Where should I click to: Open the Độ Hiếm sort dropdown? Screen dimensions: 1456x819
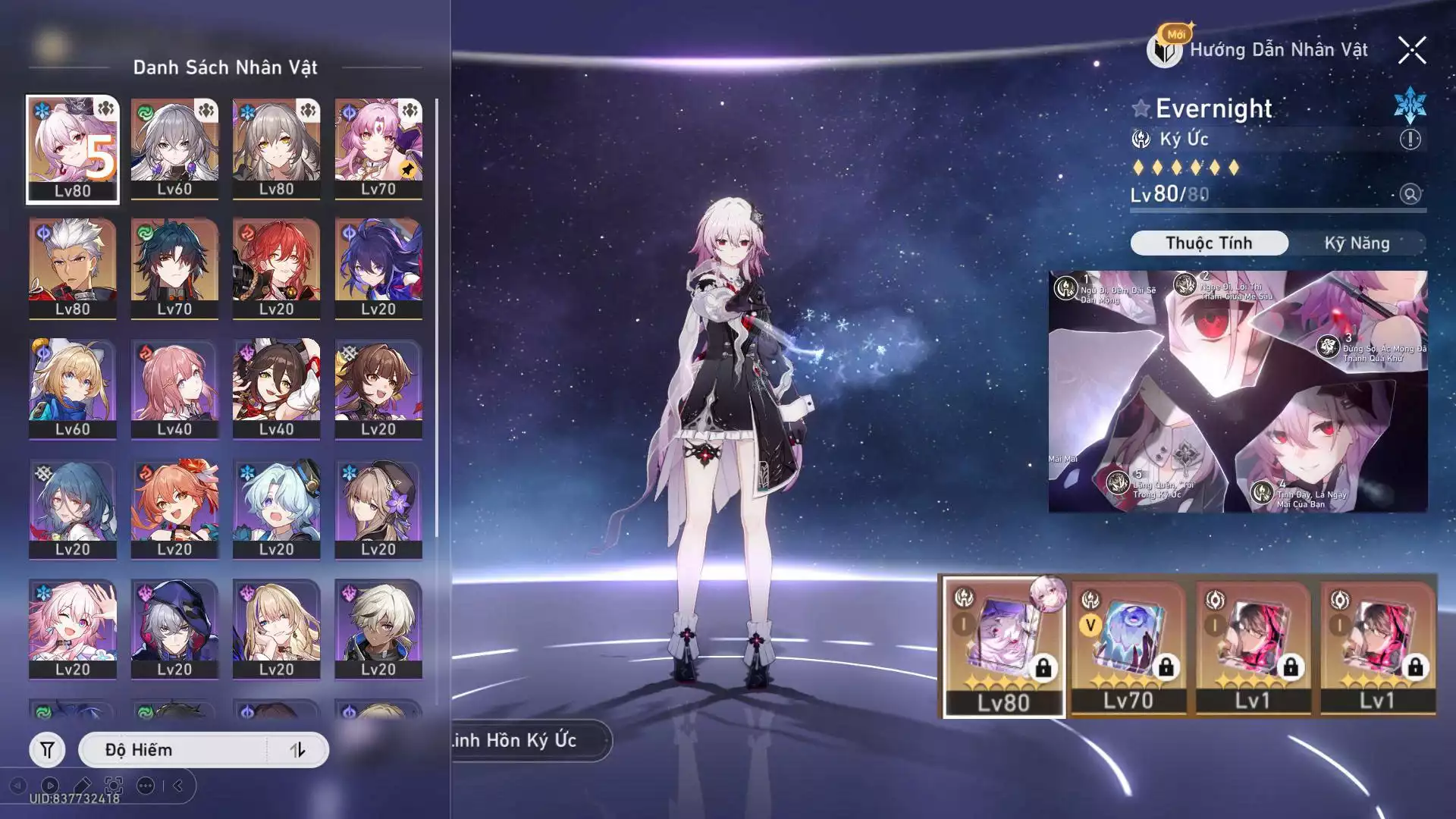pos(173,750)
